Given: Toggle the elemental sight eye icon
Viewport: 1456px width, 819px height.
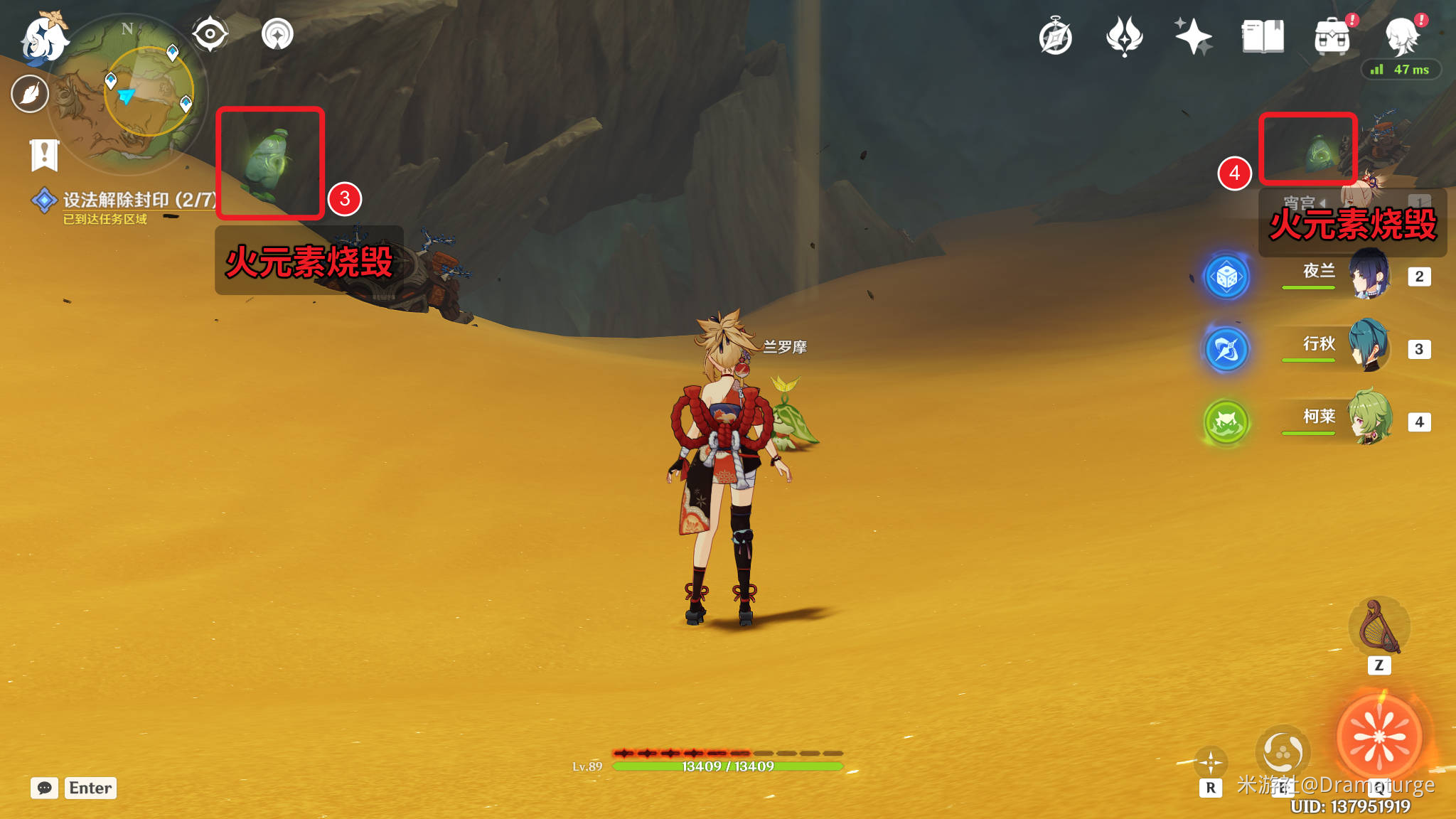Looking at the screenshot, I should (210, 34).
